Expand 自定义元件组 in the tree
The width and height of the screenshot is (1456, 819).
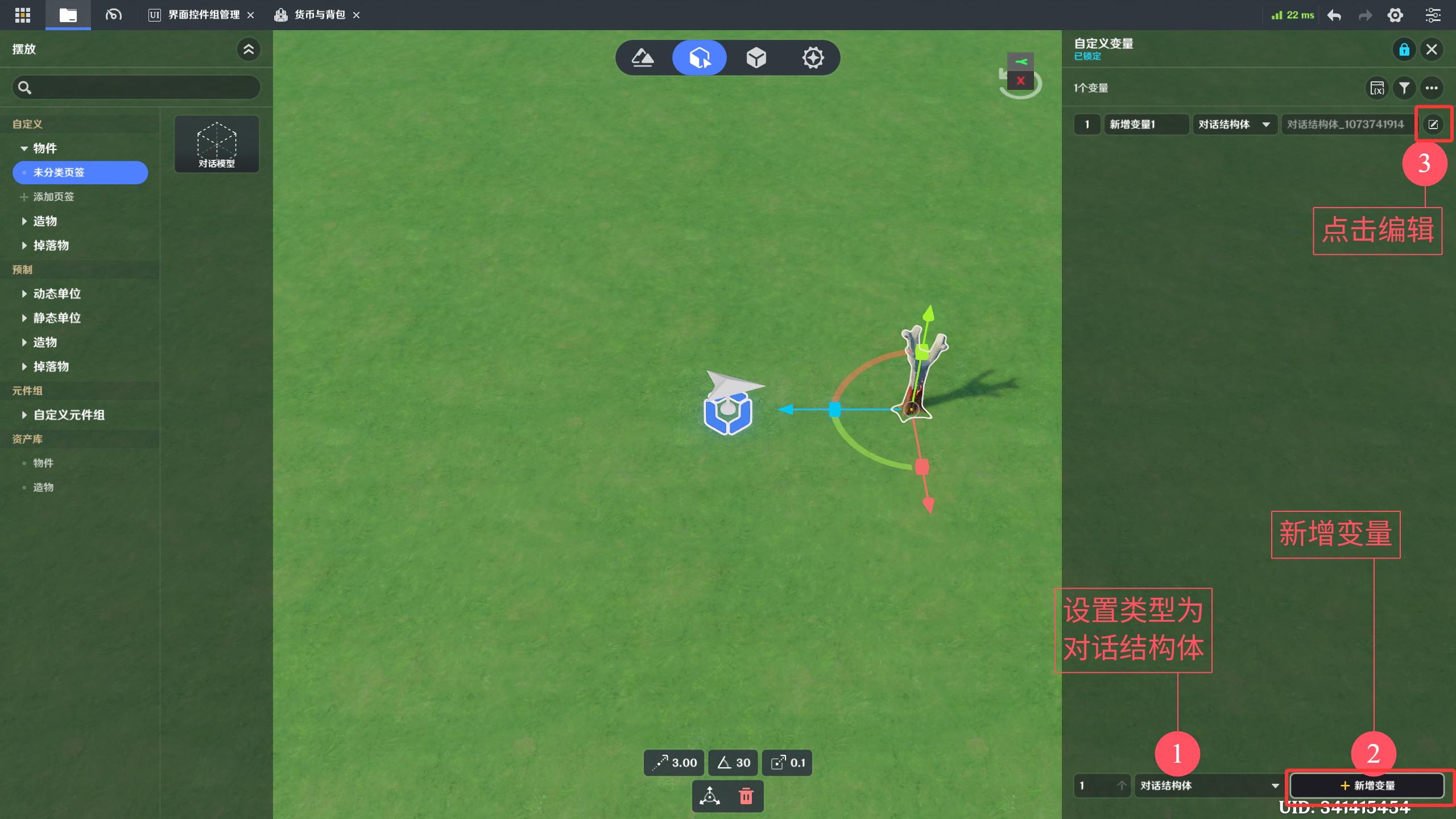pos(68,415)
